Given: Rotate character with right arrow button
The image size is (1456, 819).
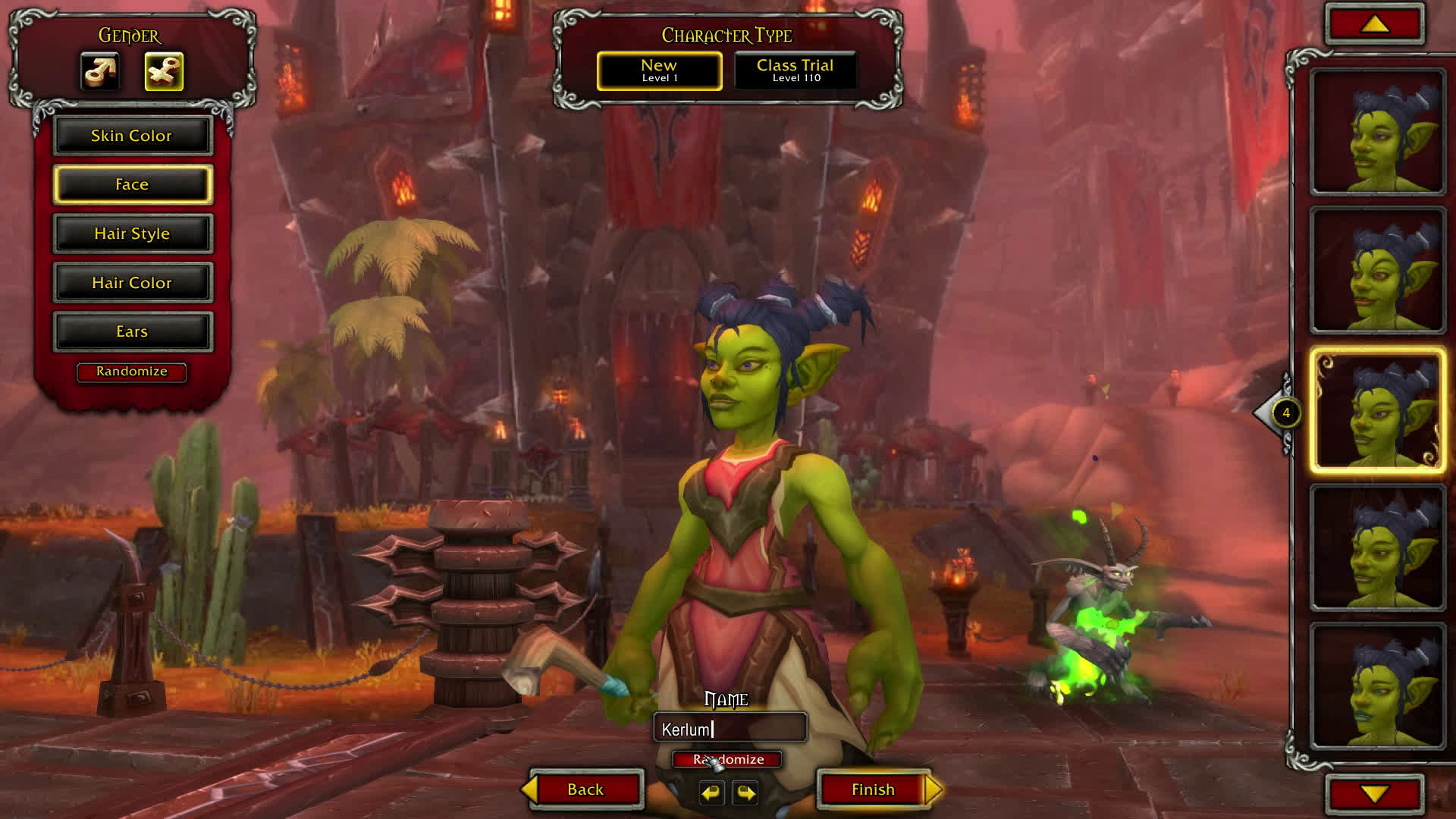Looking at the screenshot, I should [746, 792].
